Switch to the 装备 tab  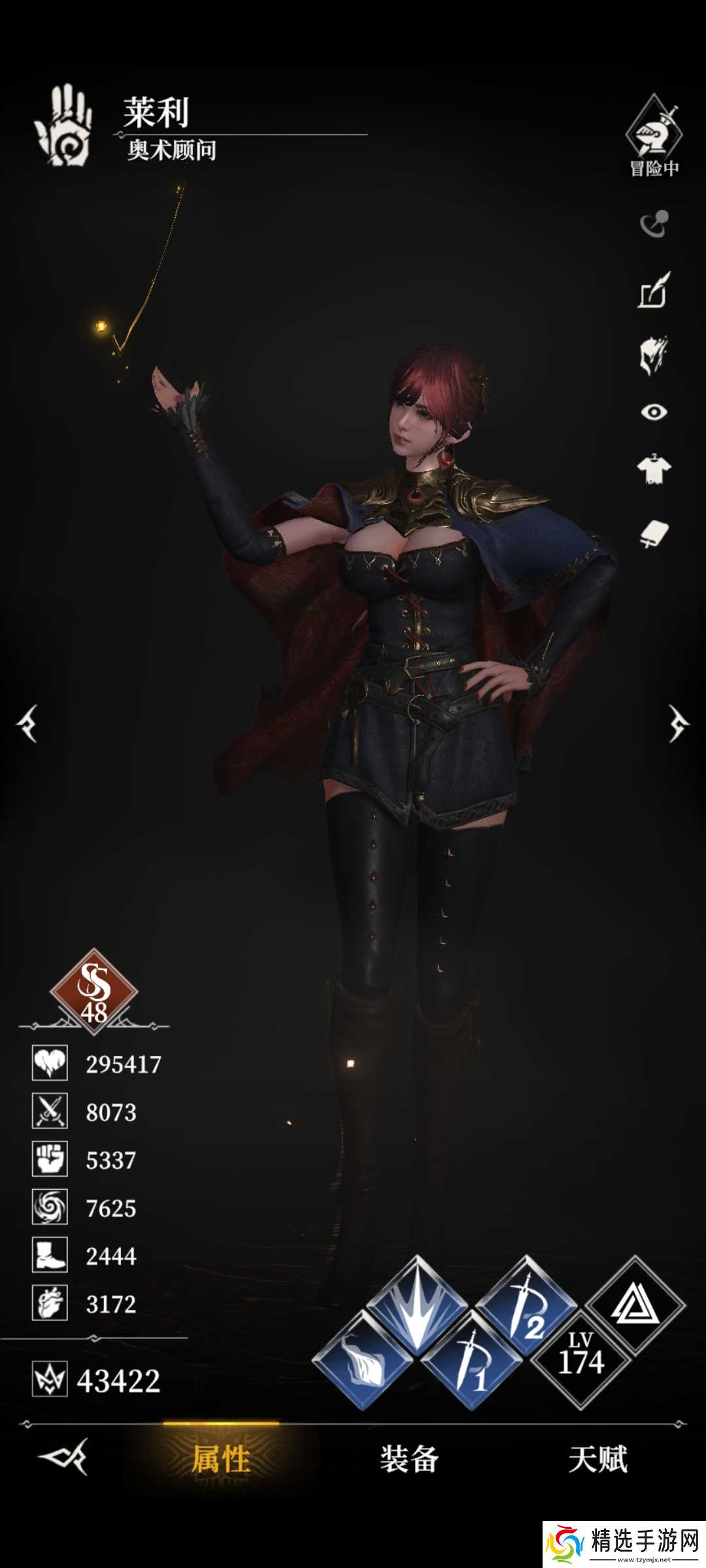409,1459
